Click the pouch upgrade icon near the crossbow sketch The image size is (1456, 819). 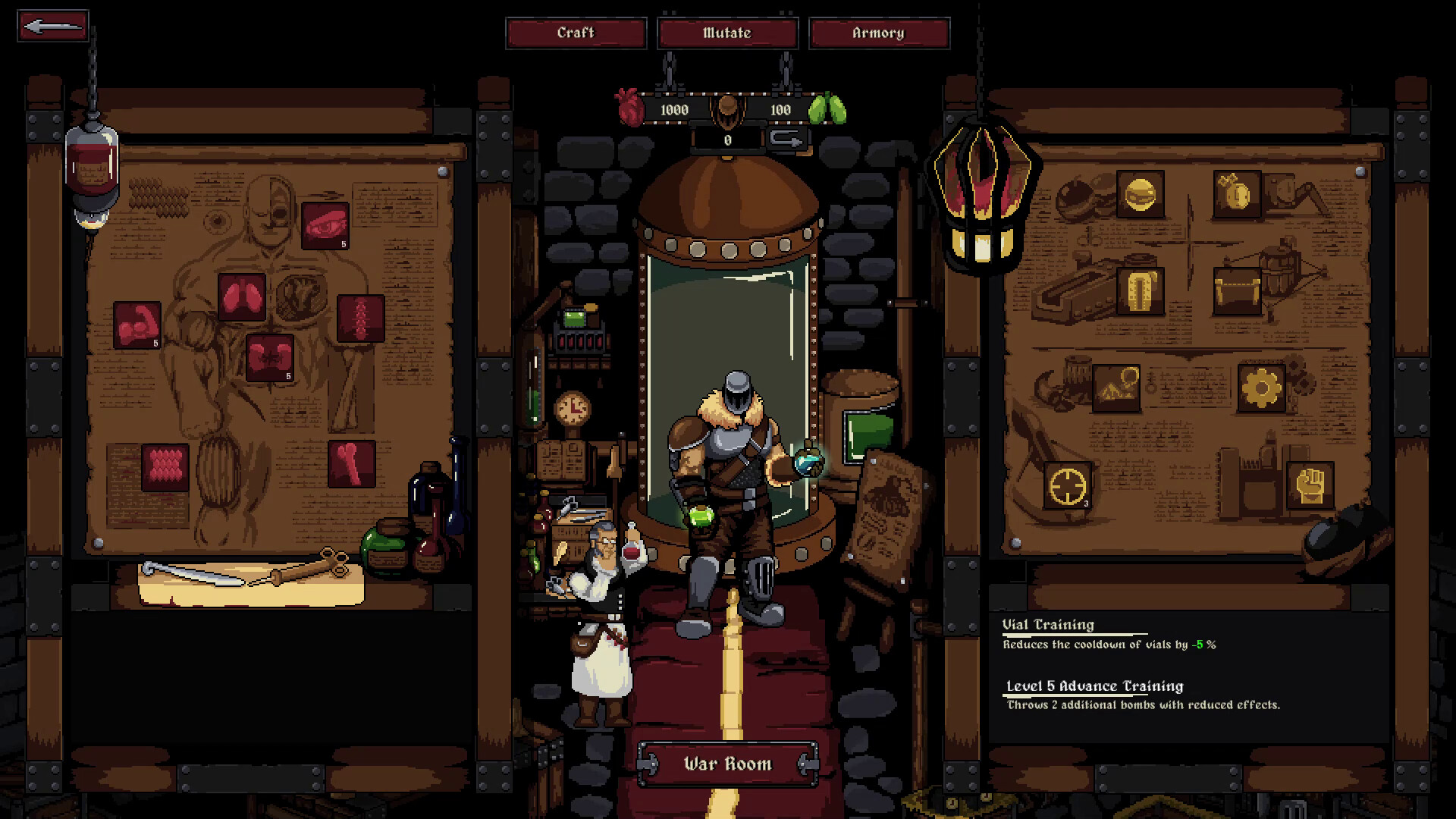(x=1238, y=292)
